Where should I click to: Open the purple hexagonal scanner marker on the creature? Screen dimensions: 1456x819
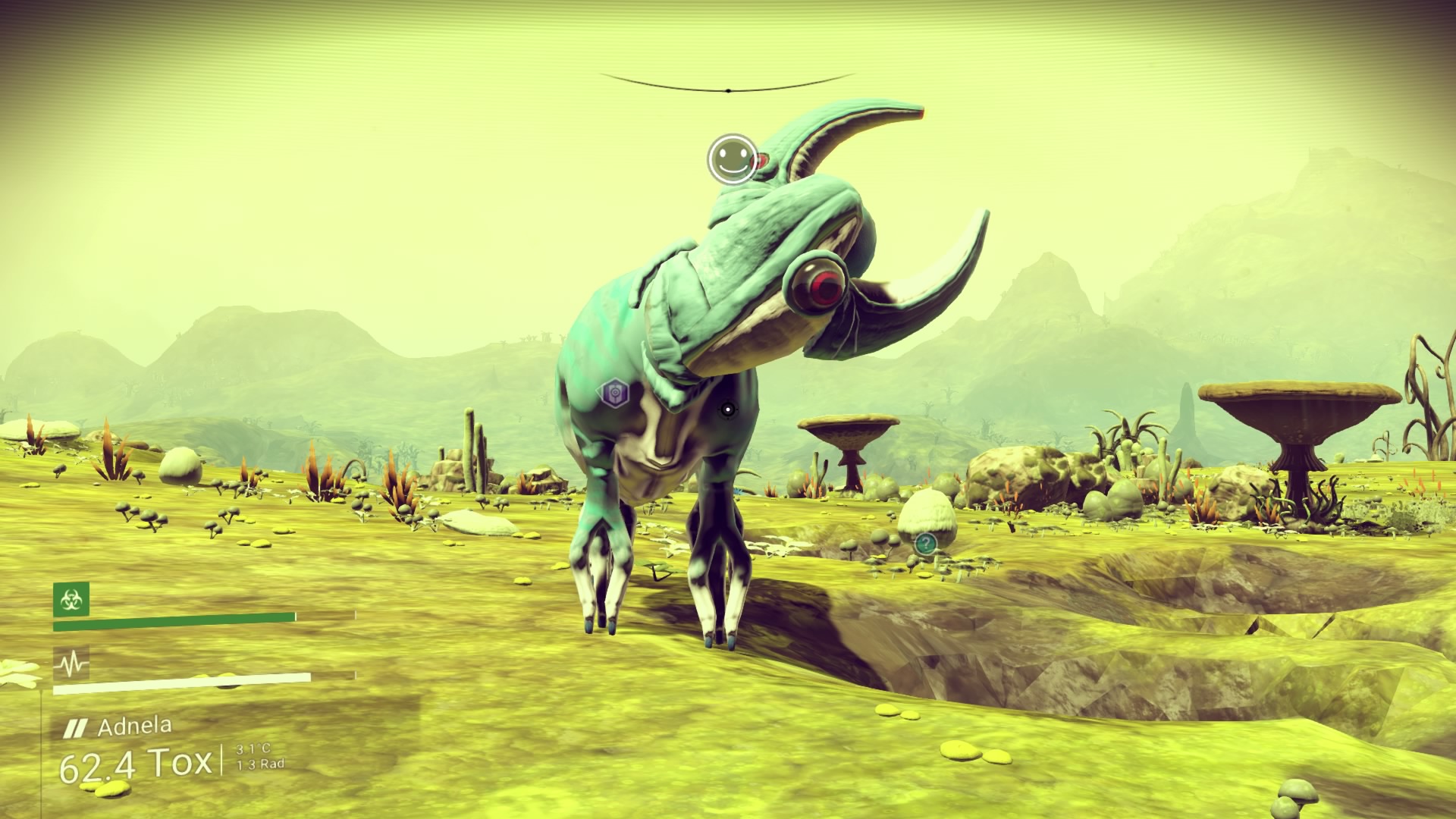click(x=614, y=393)
